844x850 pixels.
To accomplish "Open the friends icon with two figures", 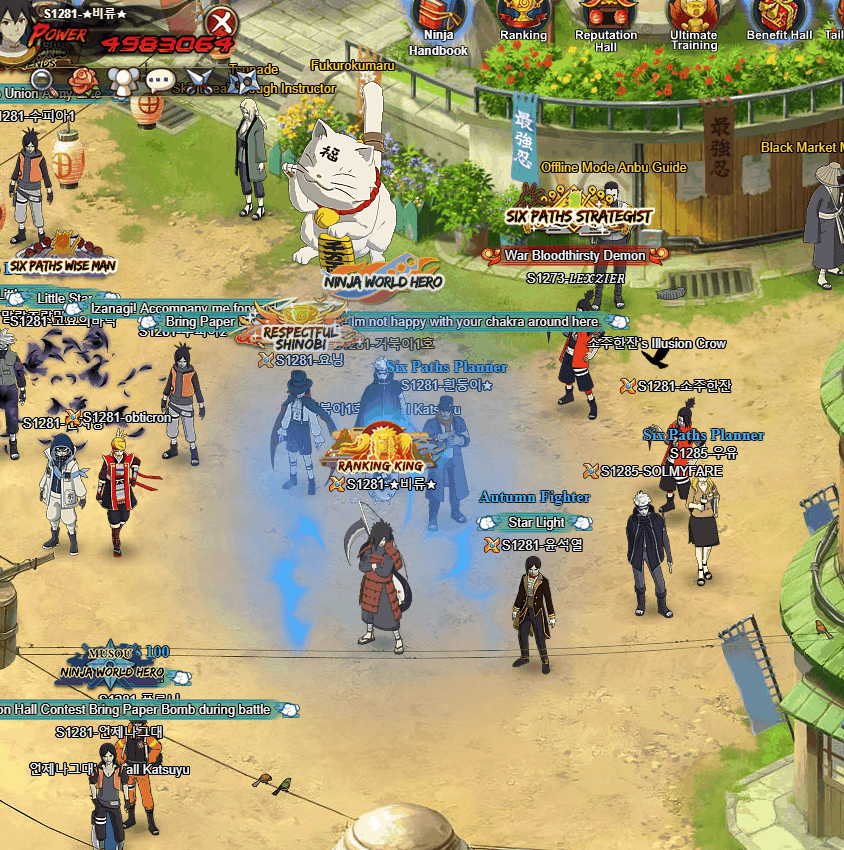I will tap(121, 80).
